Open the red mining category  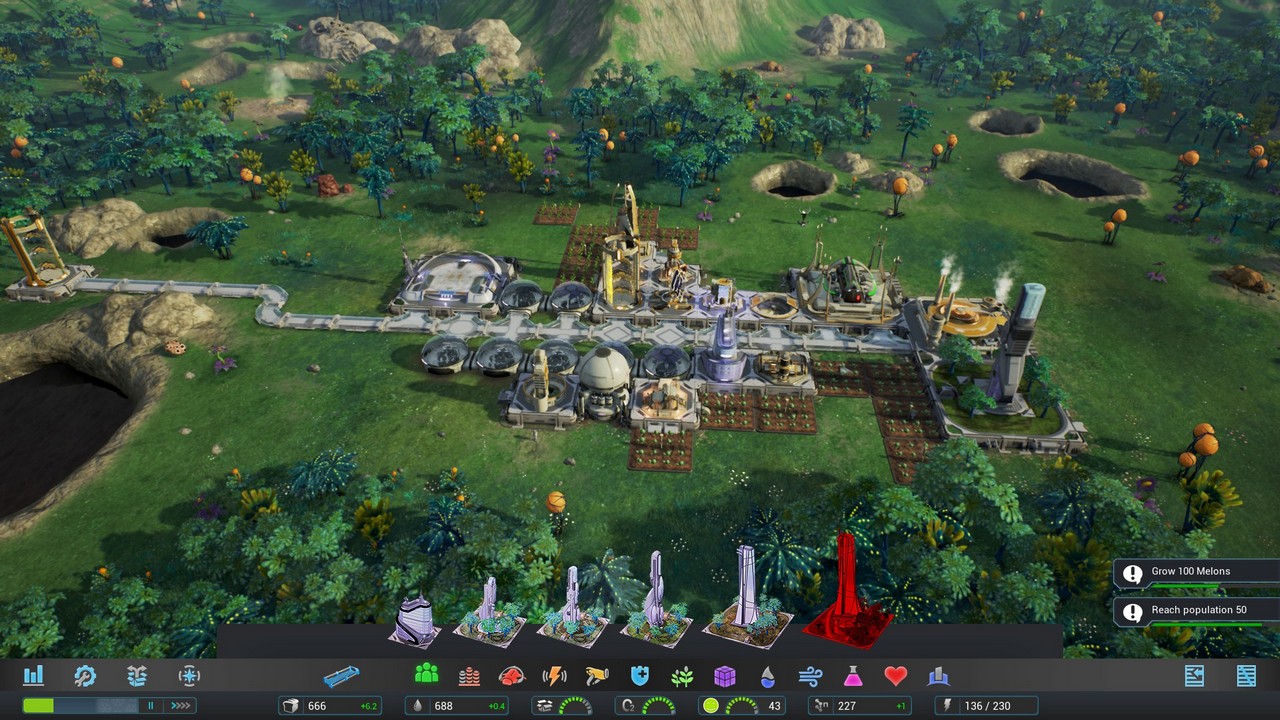[511, 676]
